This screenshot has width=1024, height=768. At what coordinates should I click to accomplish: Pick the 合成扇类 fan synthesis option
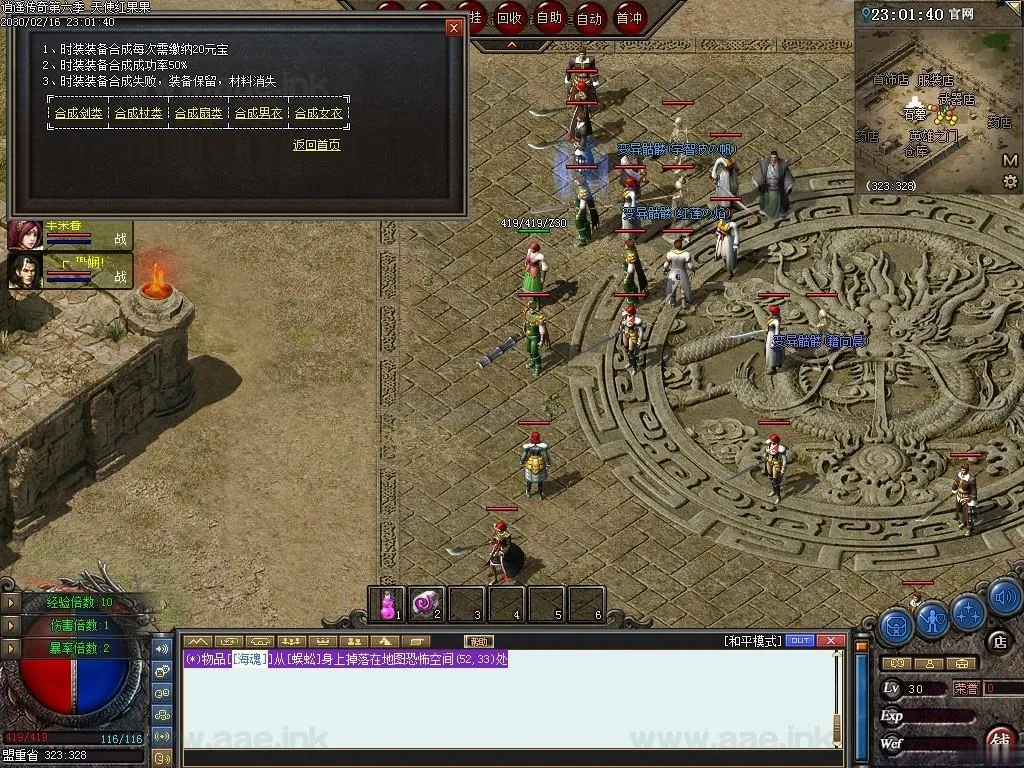198,114
